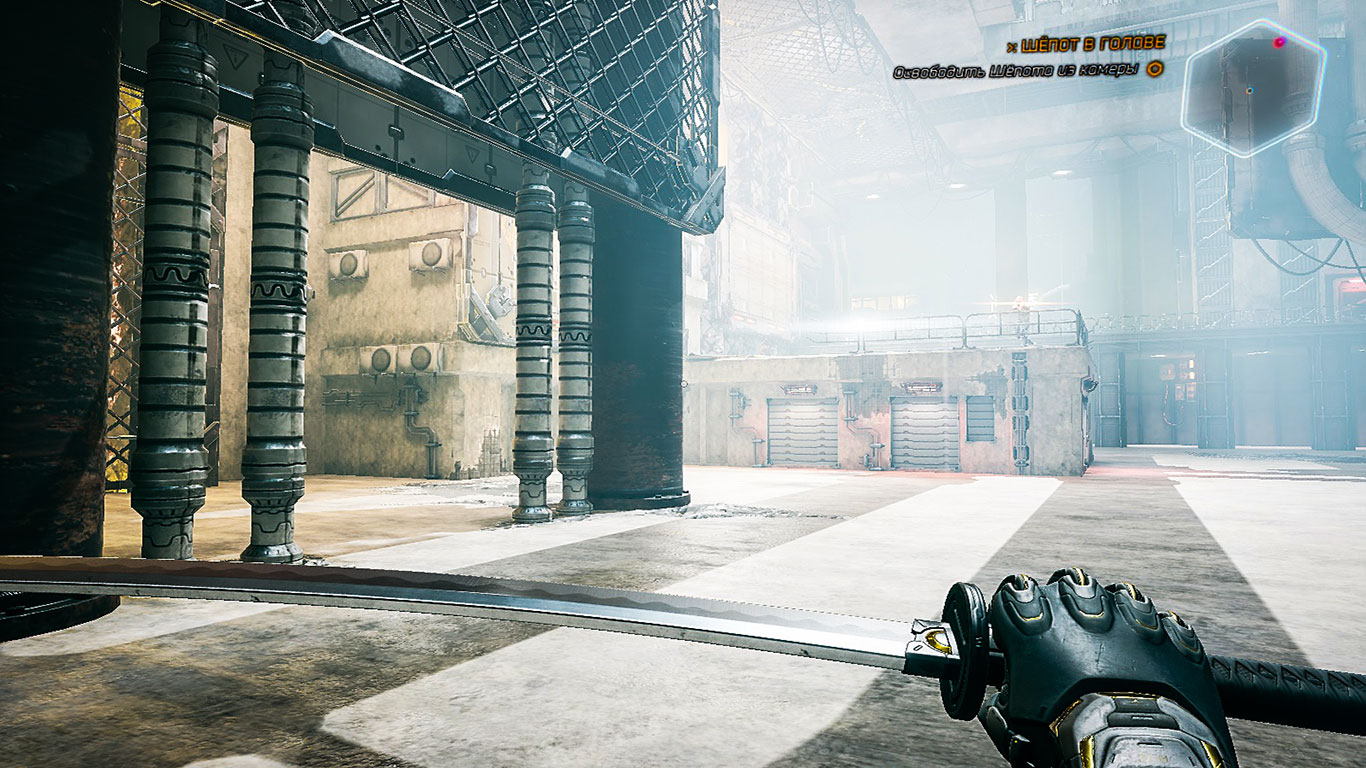Click the orange objective marker icon
Image resolution: width=1366 pixels, height=768 pixels.
[1154, 69]
